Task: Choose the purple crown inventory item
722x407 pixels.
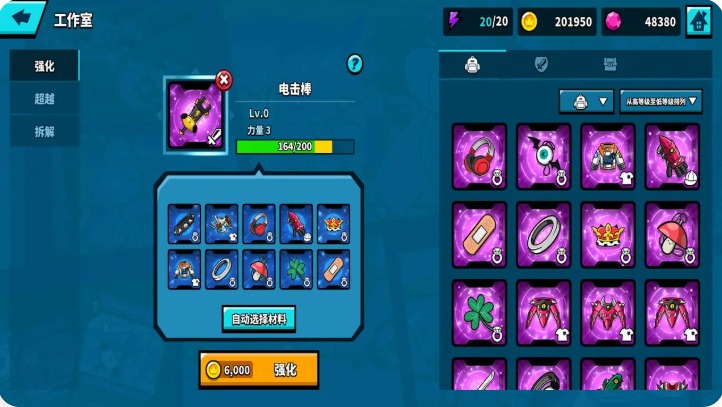Action: pos(608,234)
